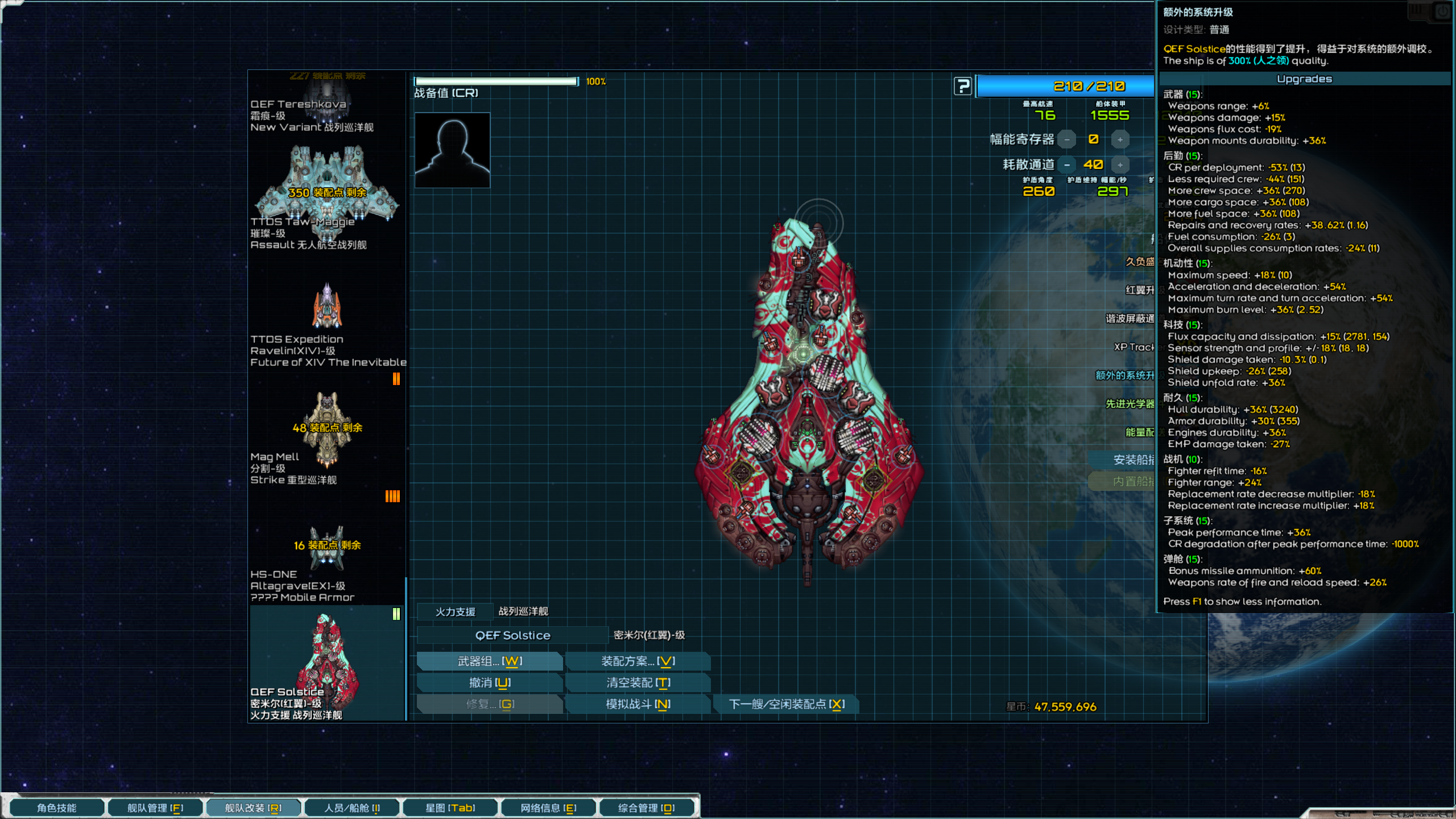Select the HS-ONE Altagrave mobile armor icon
1456x819 pixels.
tap(326, 546)
